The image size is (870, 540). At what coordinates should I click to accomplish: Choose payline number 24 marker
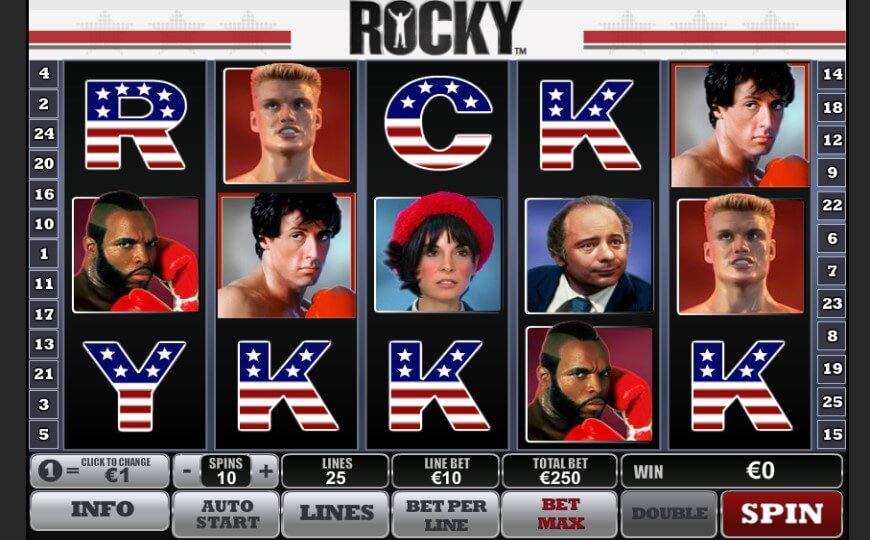click(x=44, y=133)
